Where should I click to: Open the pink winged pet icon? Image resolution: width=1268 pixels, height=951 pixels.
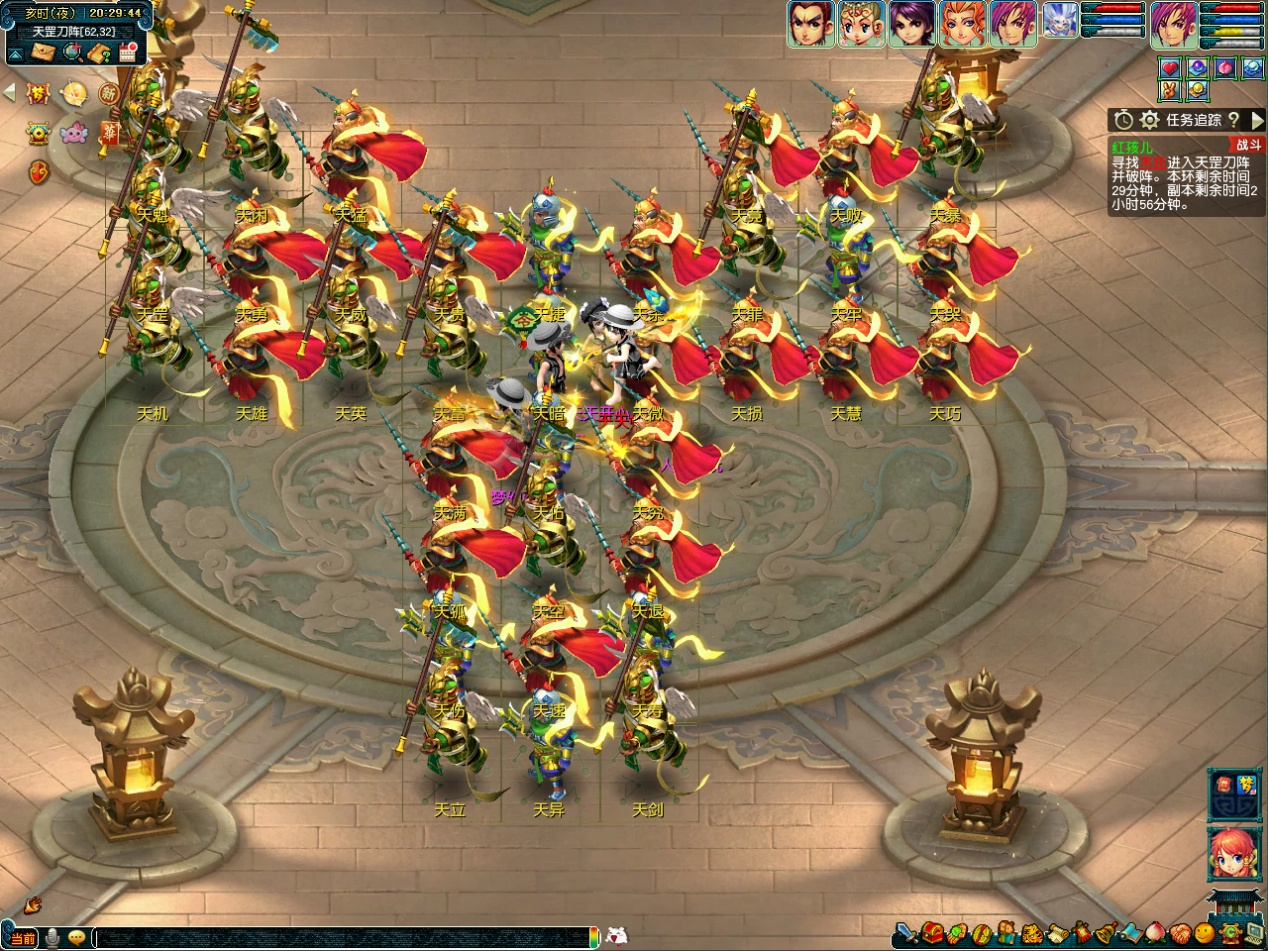74,132
